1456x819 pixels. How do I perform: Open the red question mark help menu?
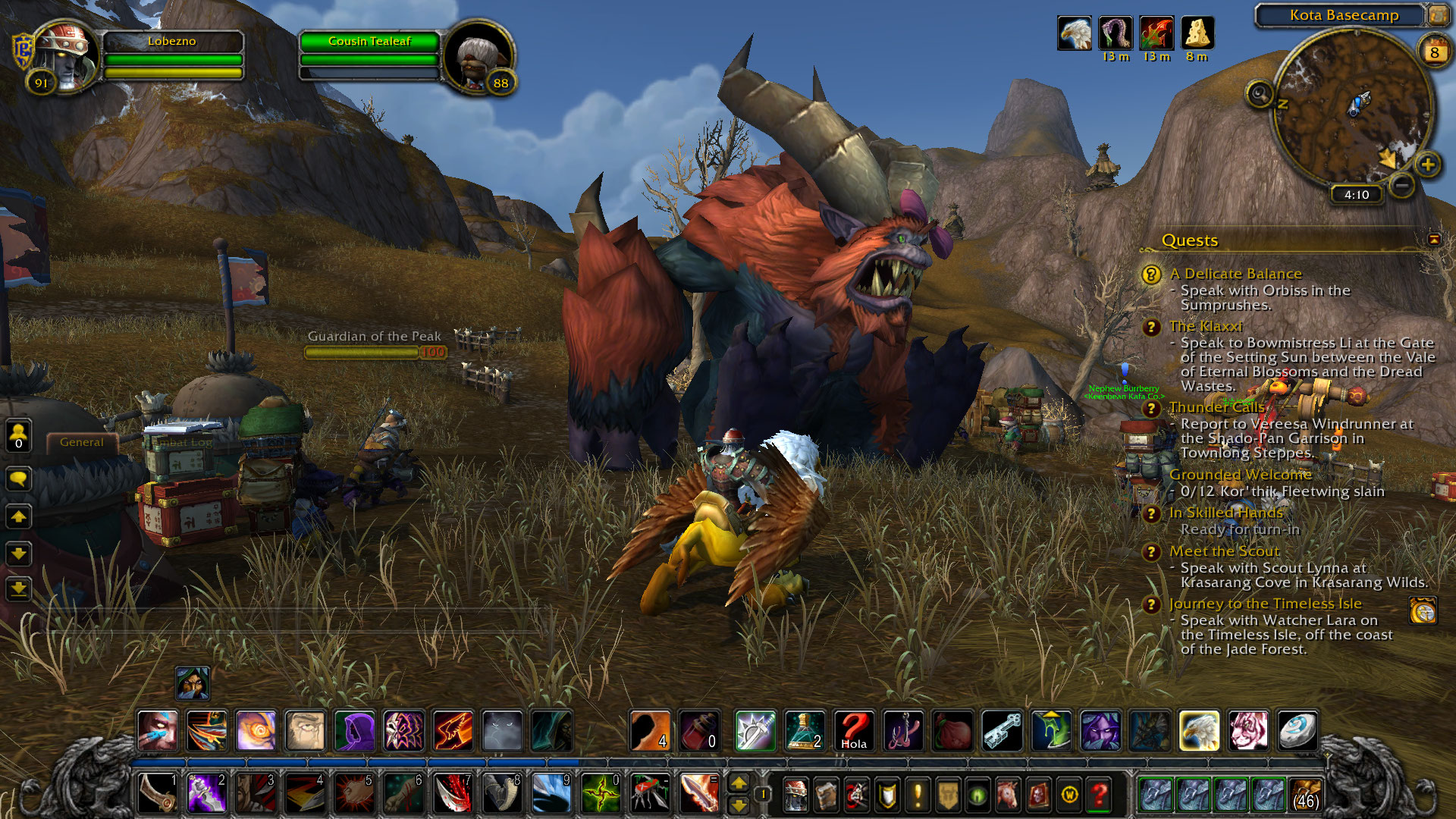point(1099,795)
